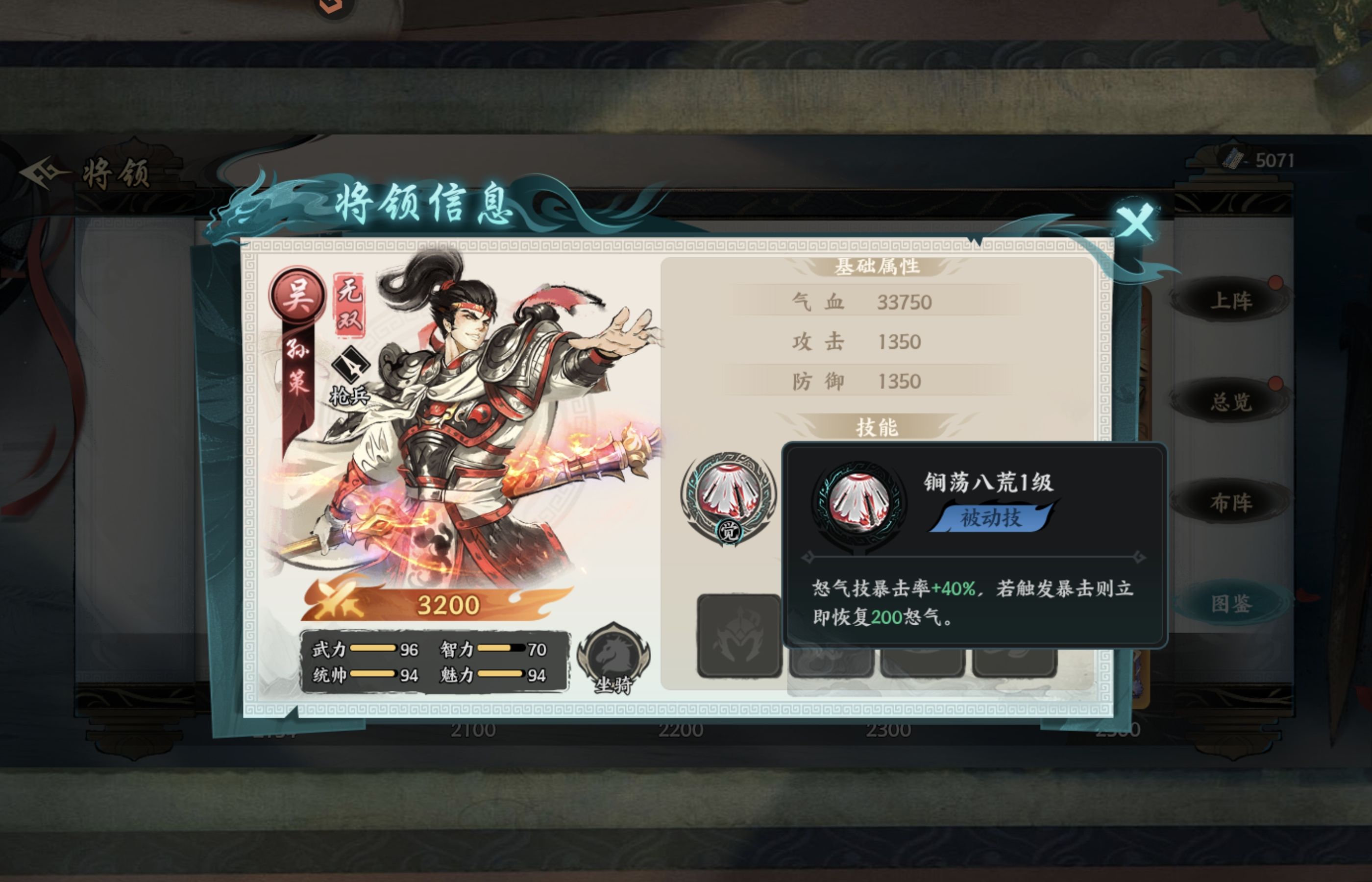Switch to the 布阵 formation panel

(x=1233, y=502)
